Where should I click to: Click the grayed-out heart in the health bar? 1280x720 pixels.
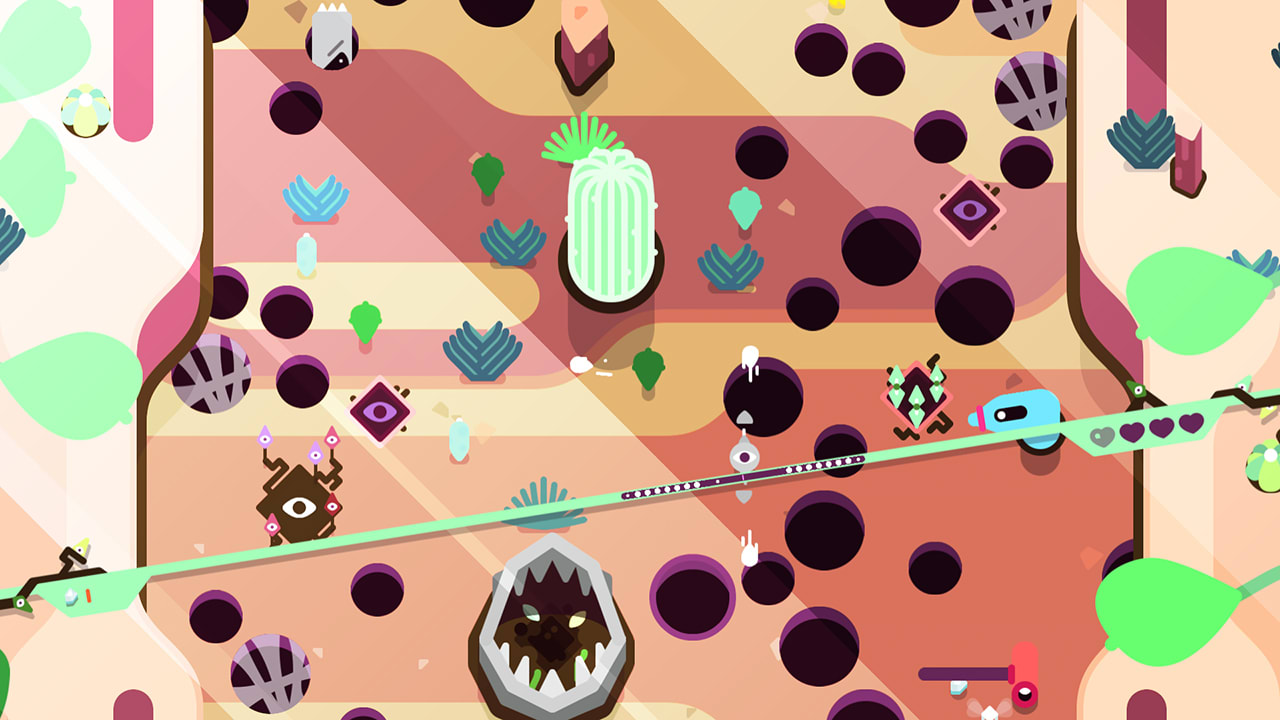tap(1101, 435)
